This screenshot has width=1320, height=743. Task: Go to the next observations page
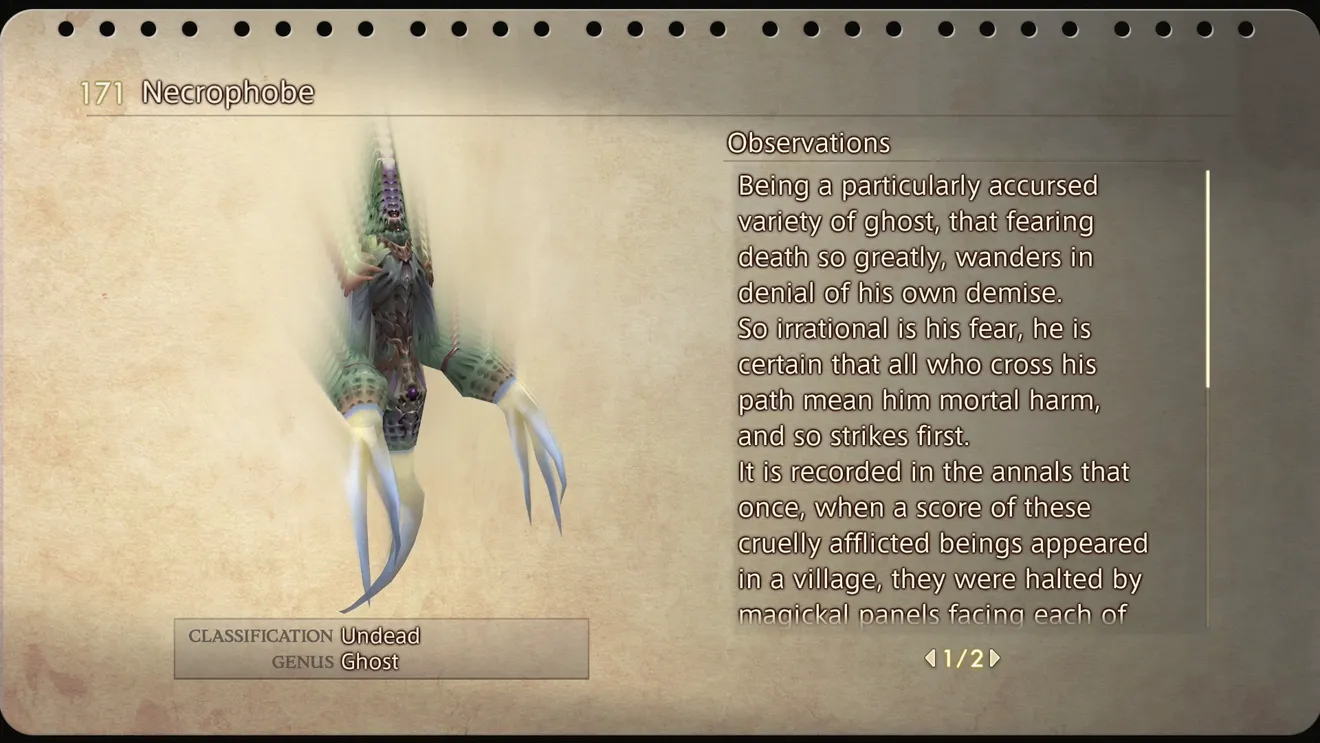[x=995, y=658]
